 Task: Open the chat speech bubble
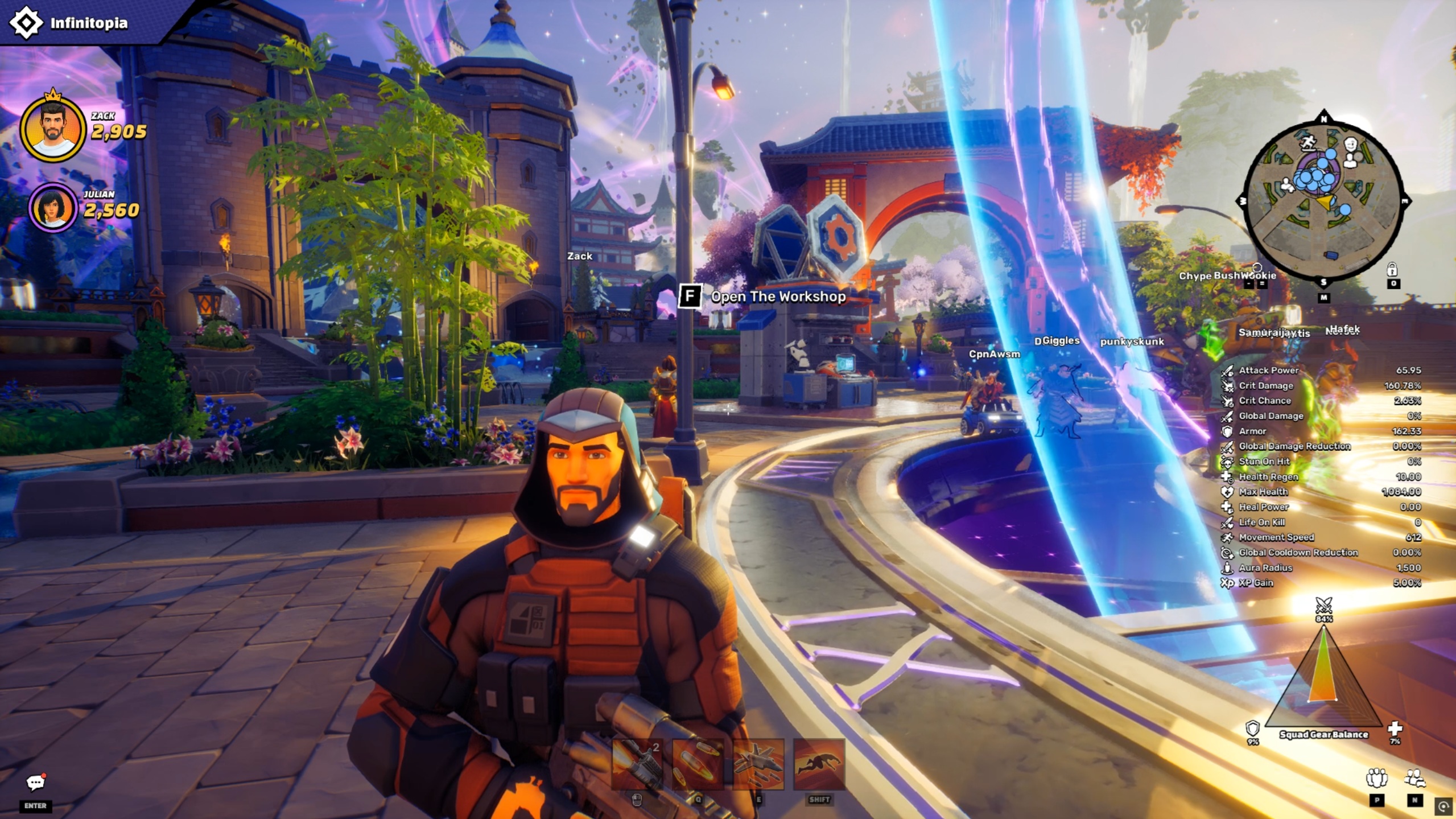click(x=35, y=783)
